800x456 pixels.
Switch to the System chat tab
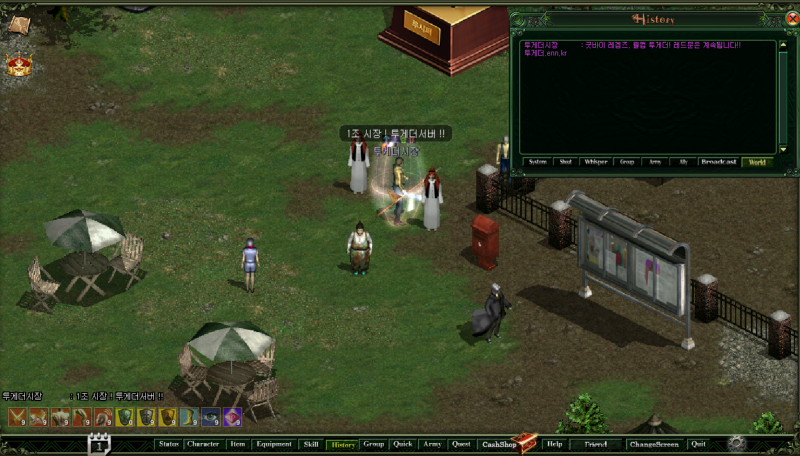pos(538,161)
